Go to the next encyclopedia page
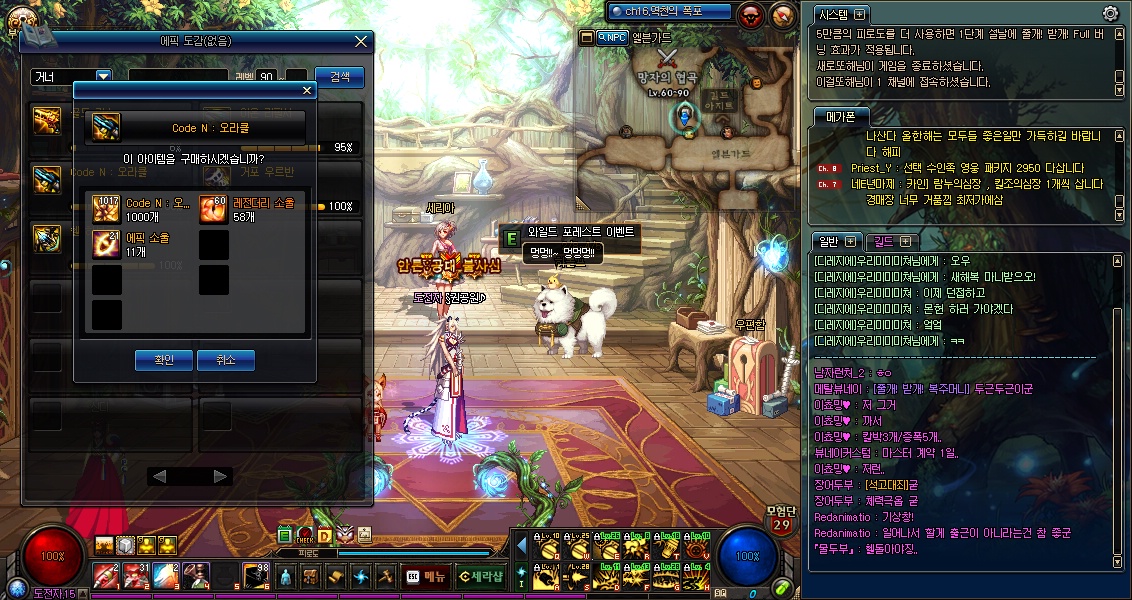This screenshot has width=1132, height=600. (x=220, y=477)
